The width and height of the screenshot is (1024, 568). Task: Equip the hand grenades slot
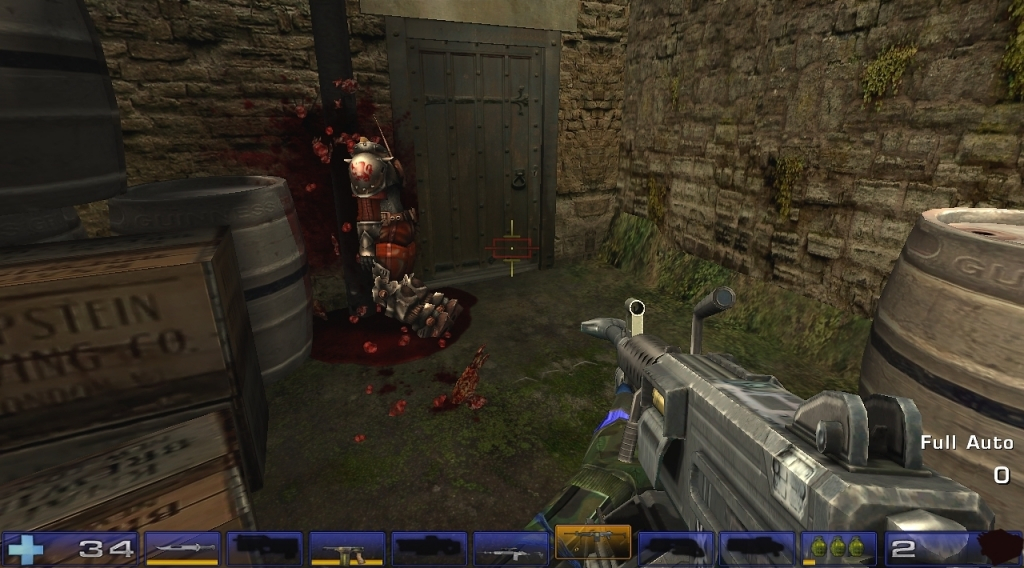click(x=838, y=548)
